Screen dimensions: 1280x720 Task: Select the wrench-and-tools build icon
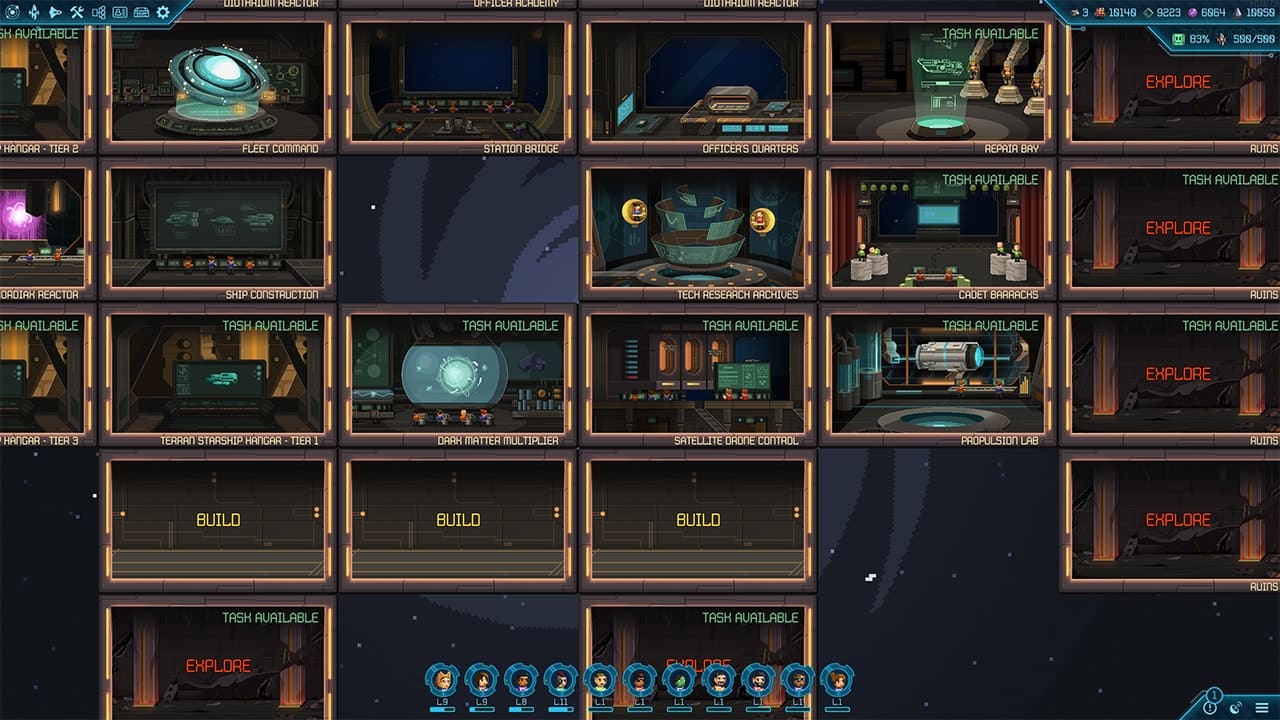click(76, 12)
